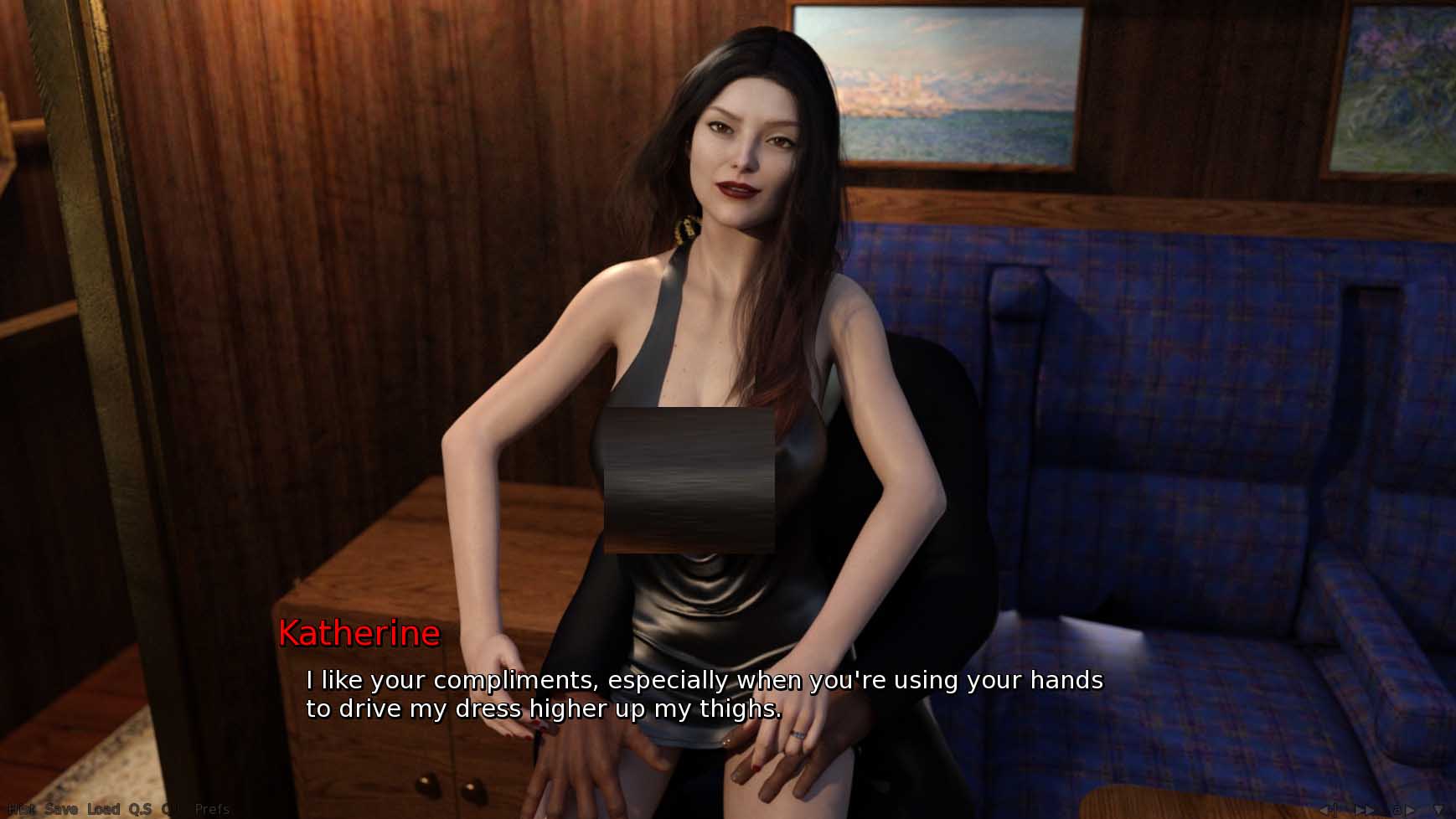Click the Q.S quick save button

pos(140,809)
